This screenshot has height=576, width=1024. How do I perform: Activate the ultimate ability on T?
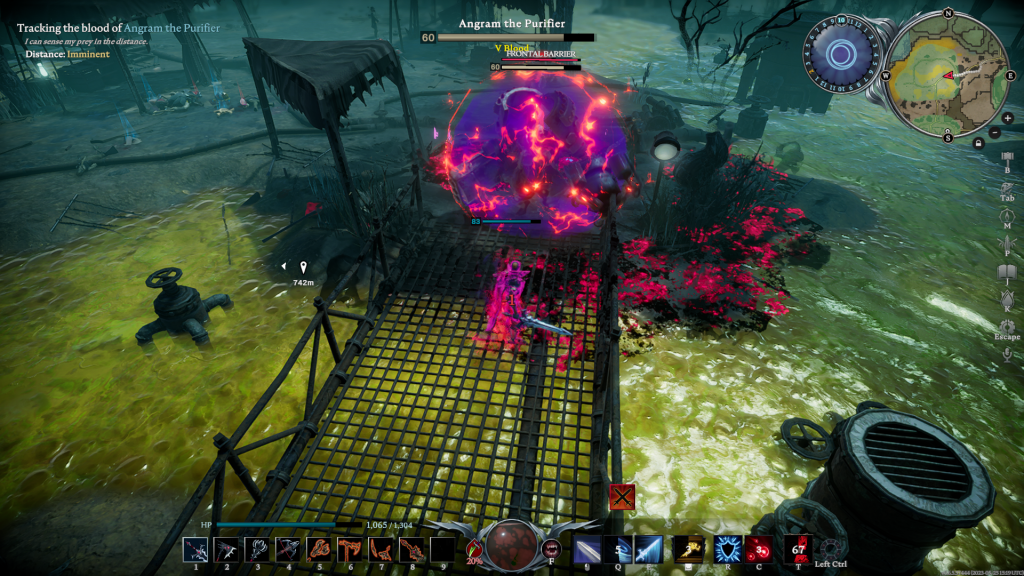tap(798, 549)
